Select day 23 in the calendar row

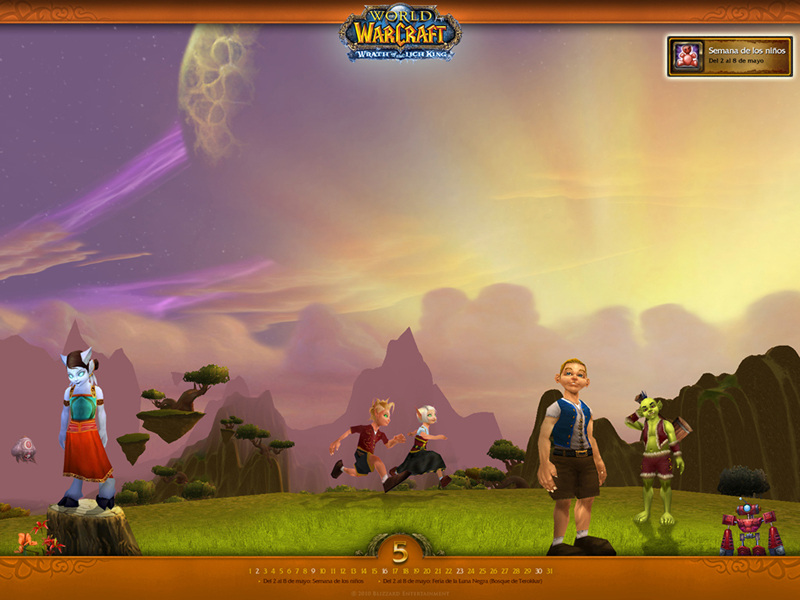[x=460, y=571]
